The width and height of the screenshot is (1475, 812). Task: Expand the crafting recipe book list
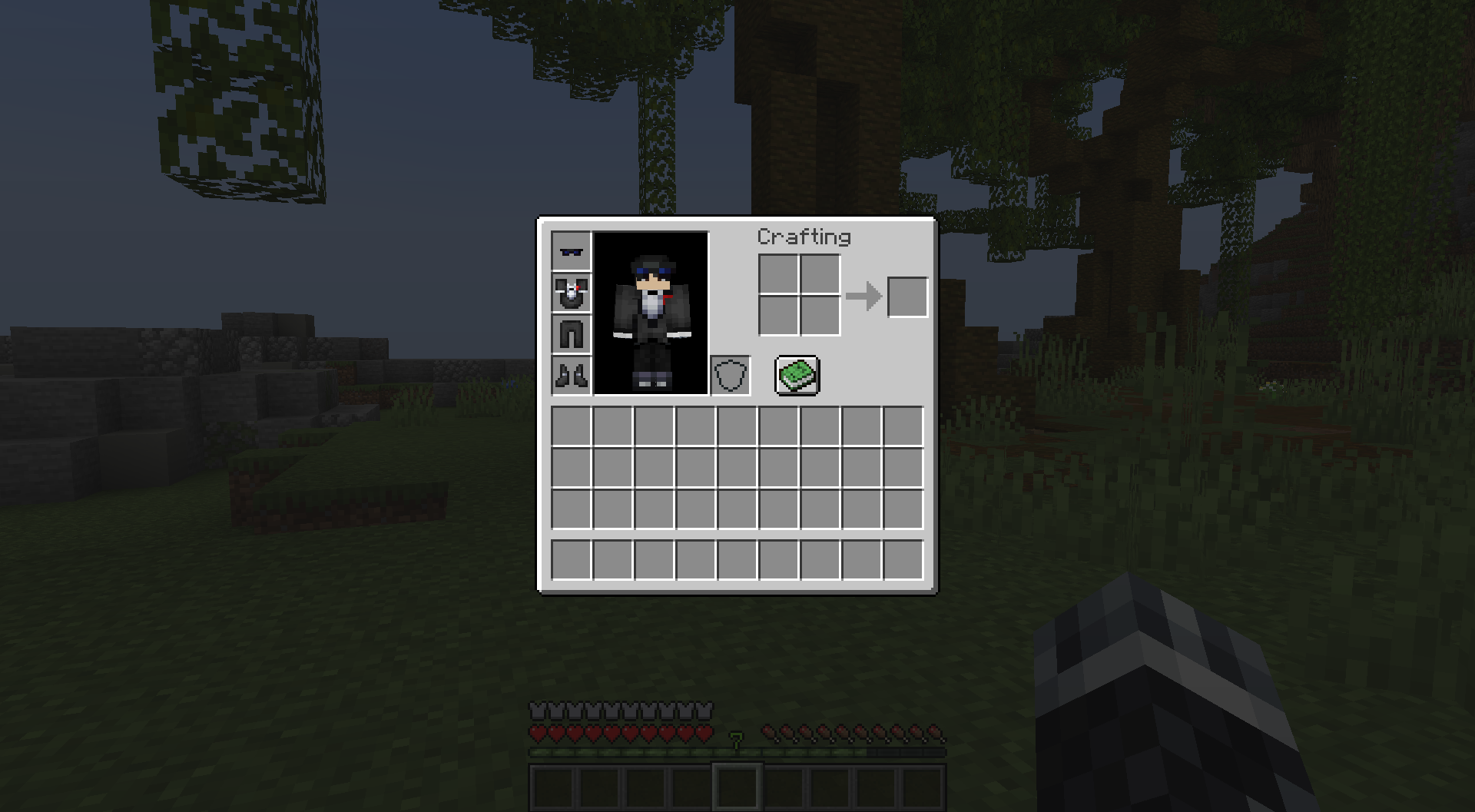(797, 376)
